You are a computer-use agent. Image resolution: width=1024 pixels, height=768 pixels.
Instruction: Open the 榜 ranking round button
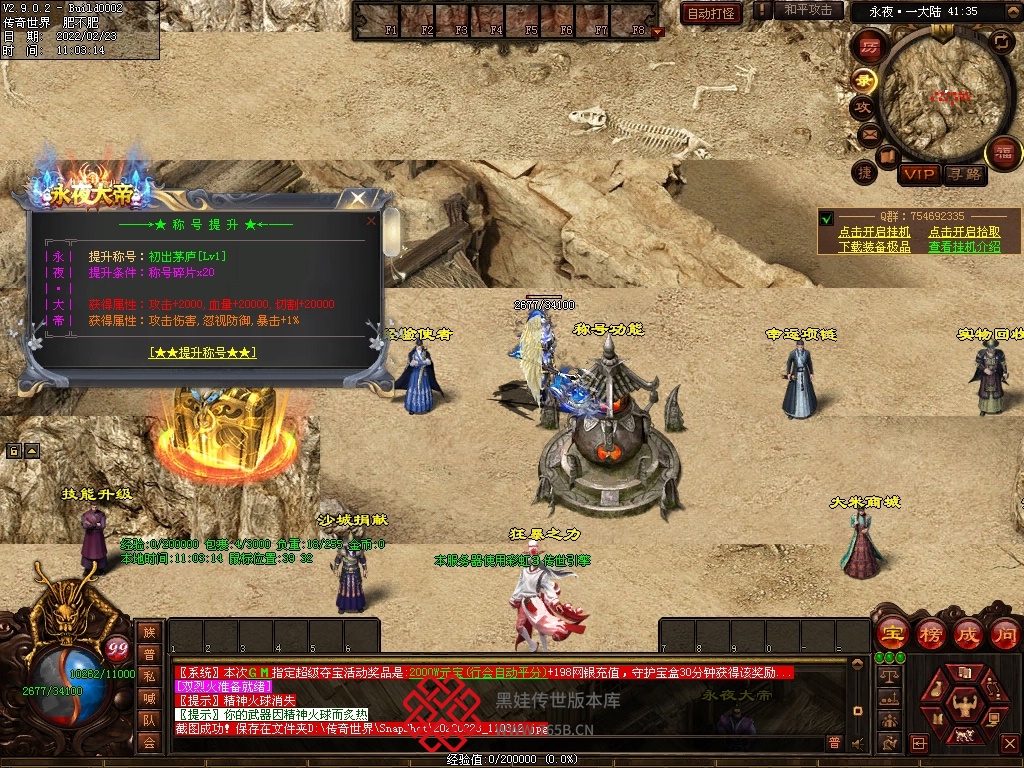tap(930, 633)
